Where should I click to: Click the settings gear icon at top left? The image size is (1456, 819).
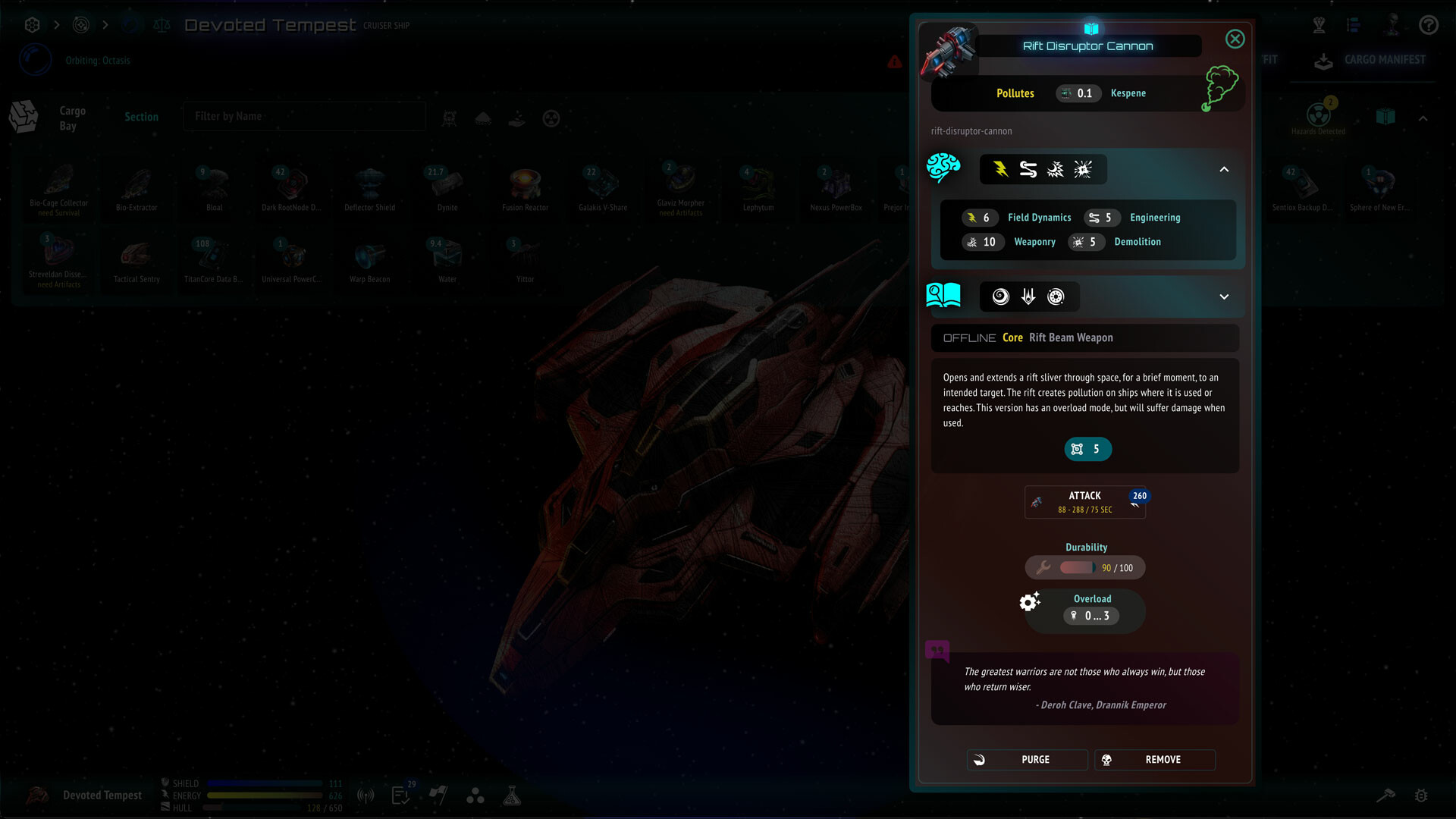31,24
